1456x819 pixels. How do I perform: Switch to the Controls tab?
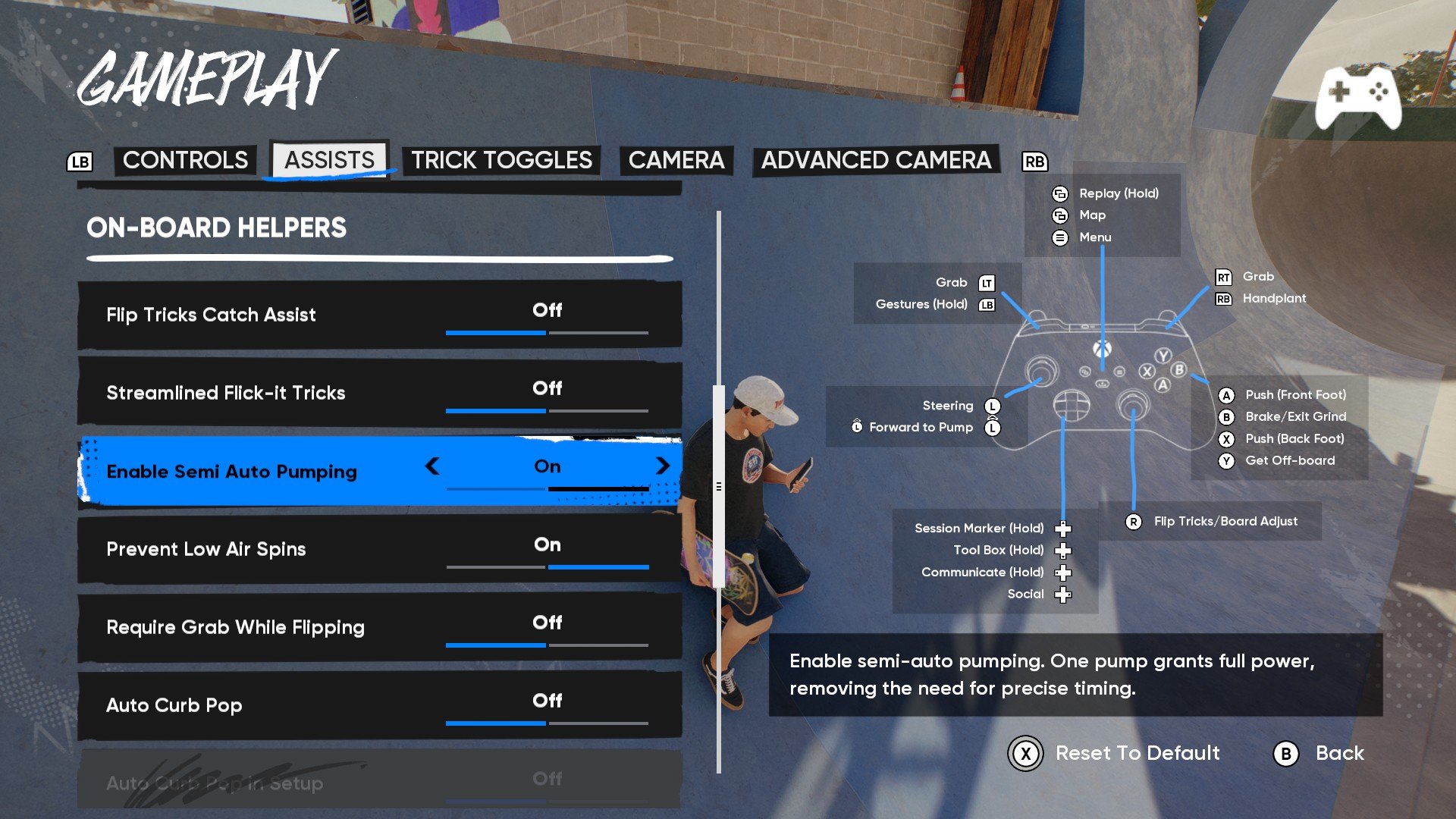coord(185,160)
